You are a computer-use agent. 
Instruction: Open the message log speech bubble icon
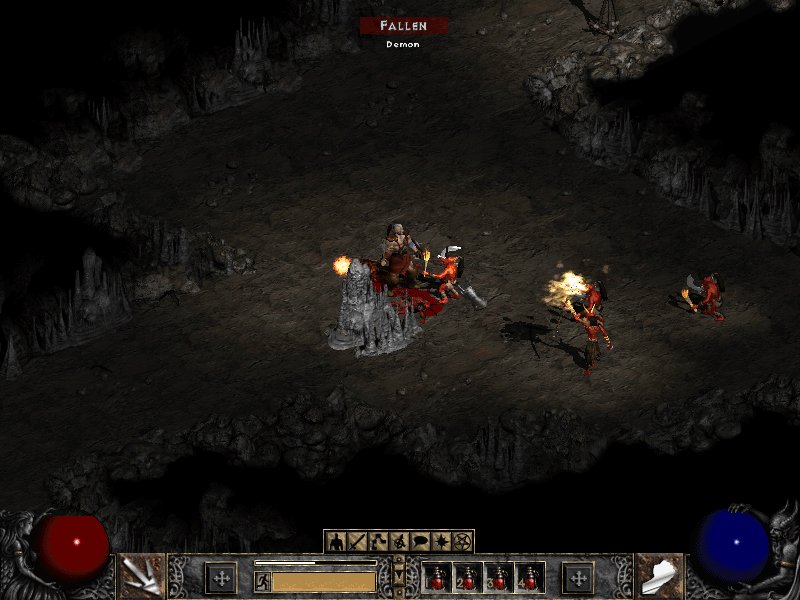(x=420, y=542)
